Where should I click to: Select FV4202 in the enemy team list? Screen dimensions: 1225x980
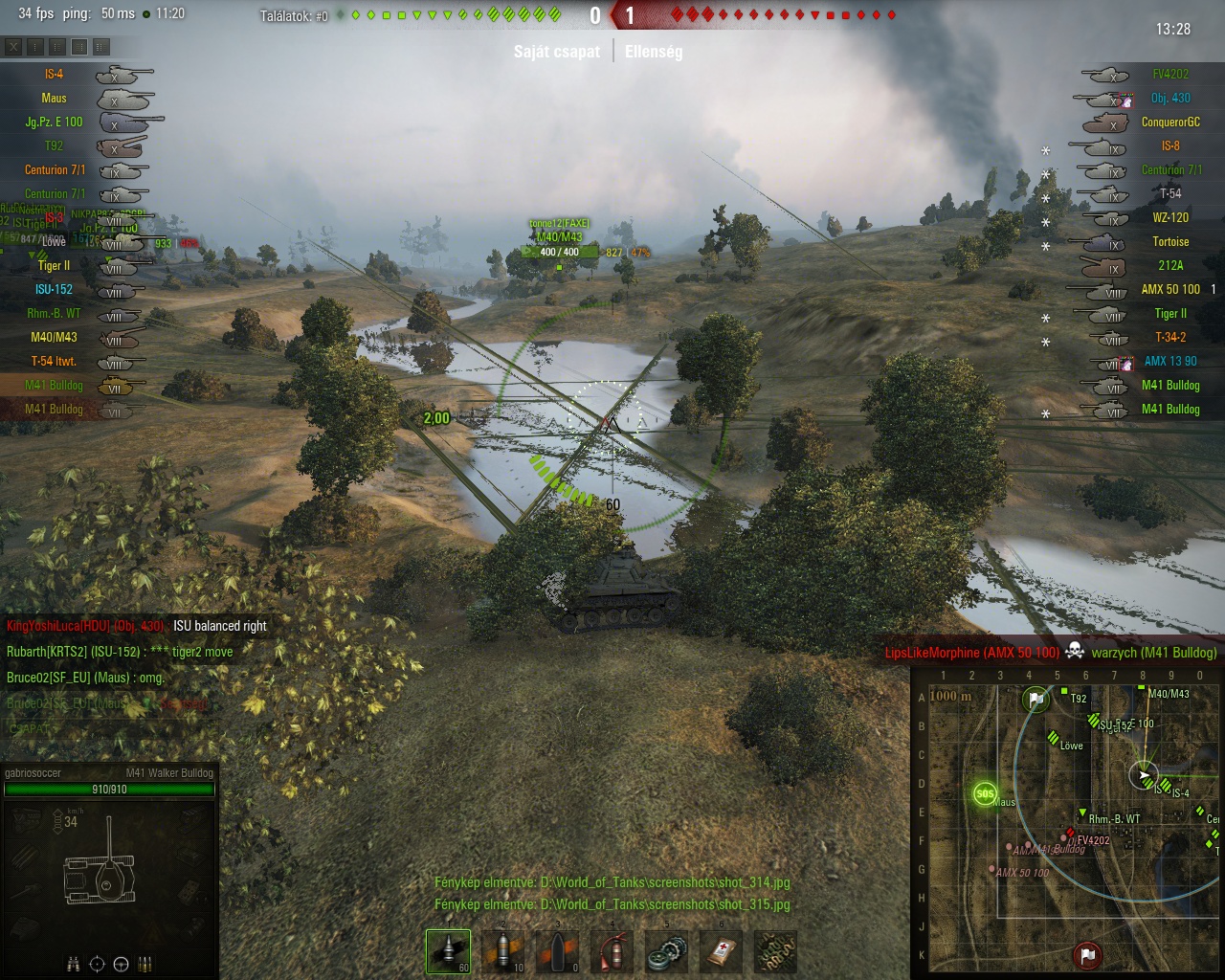[x=1170, y=74]
